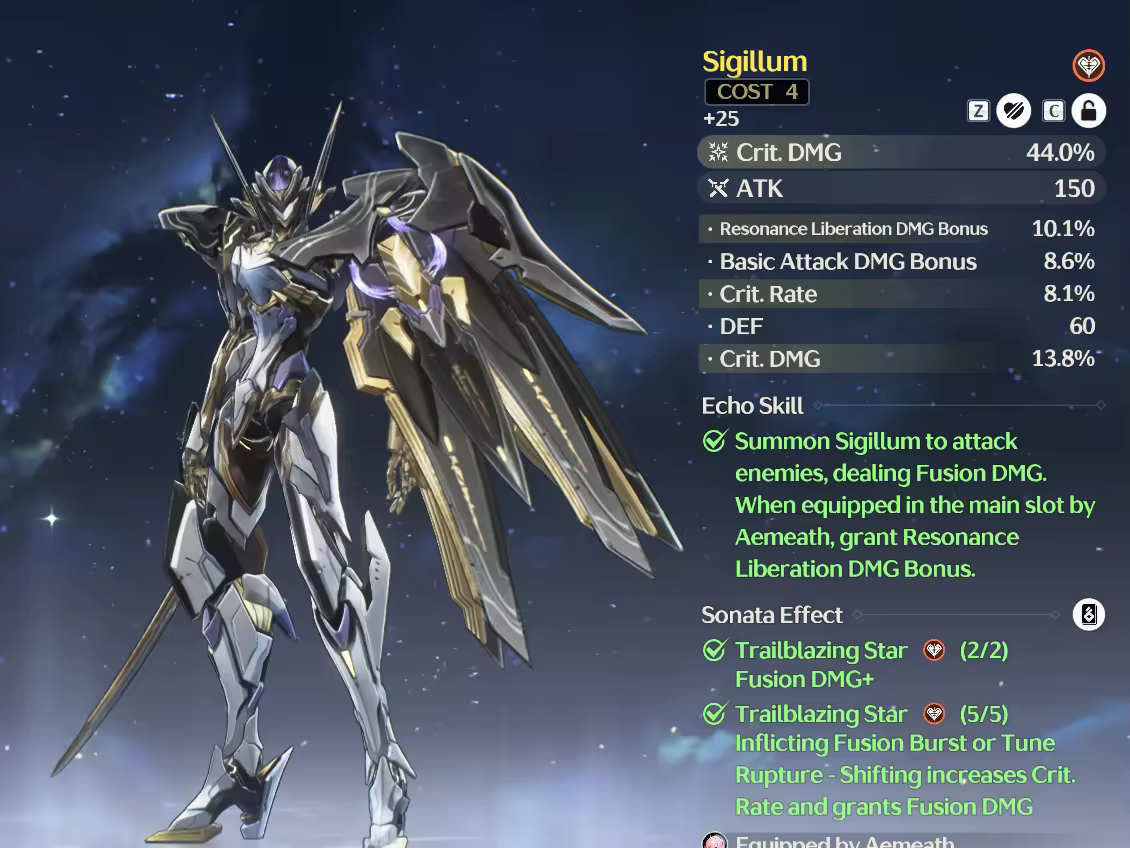Mark echo as discard with crossed-heart icon
The image size is (1130, 848).
coord(1013,110)
